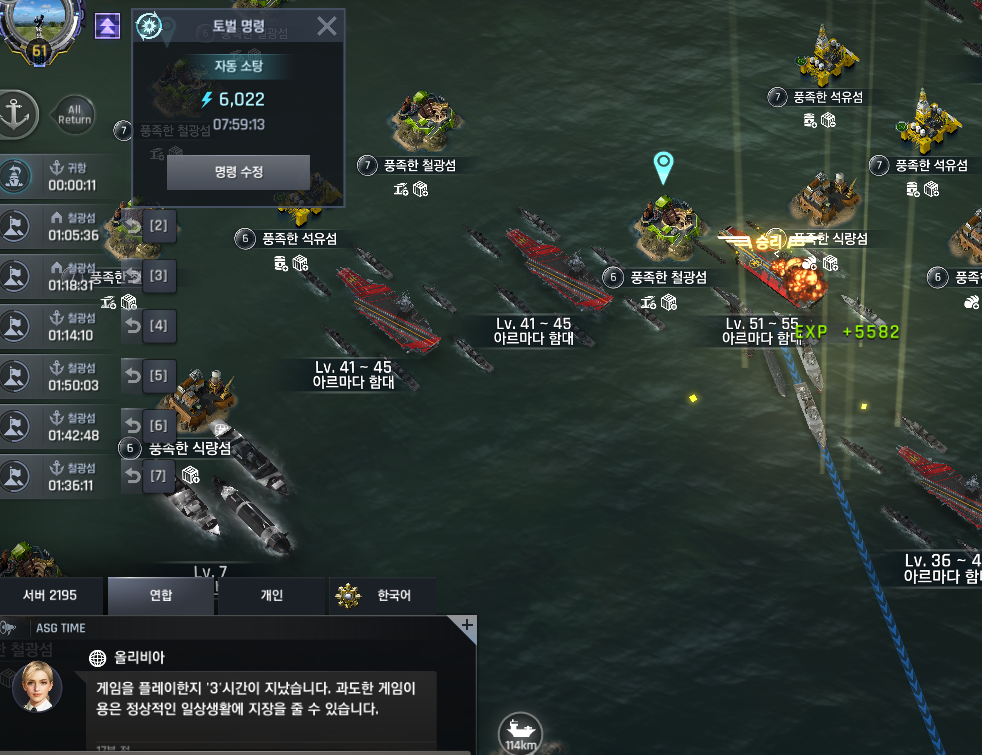Recall fleet [6] using its return arrow
Screen dimensions: 982x755
[x=133, y=426]
